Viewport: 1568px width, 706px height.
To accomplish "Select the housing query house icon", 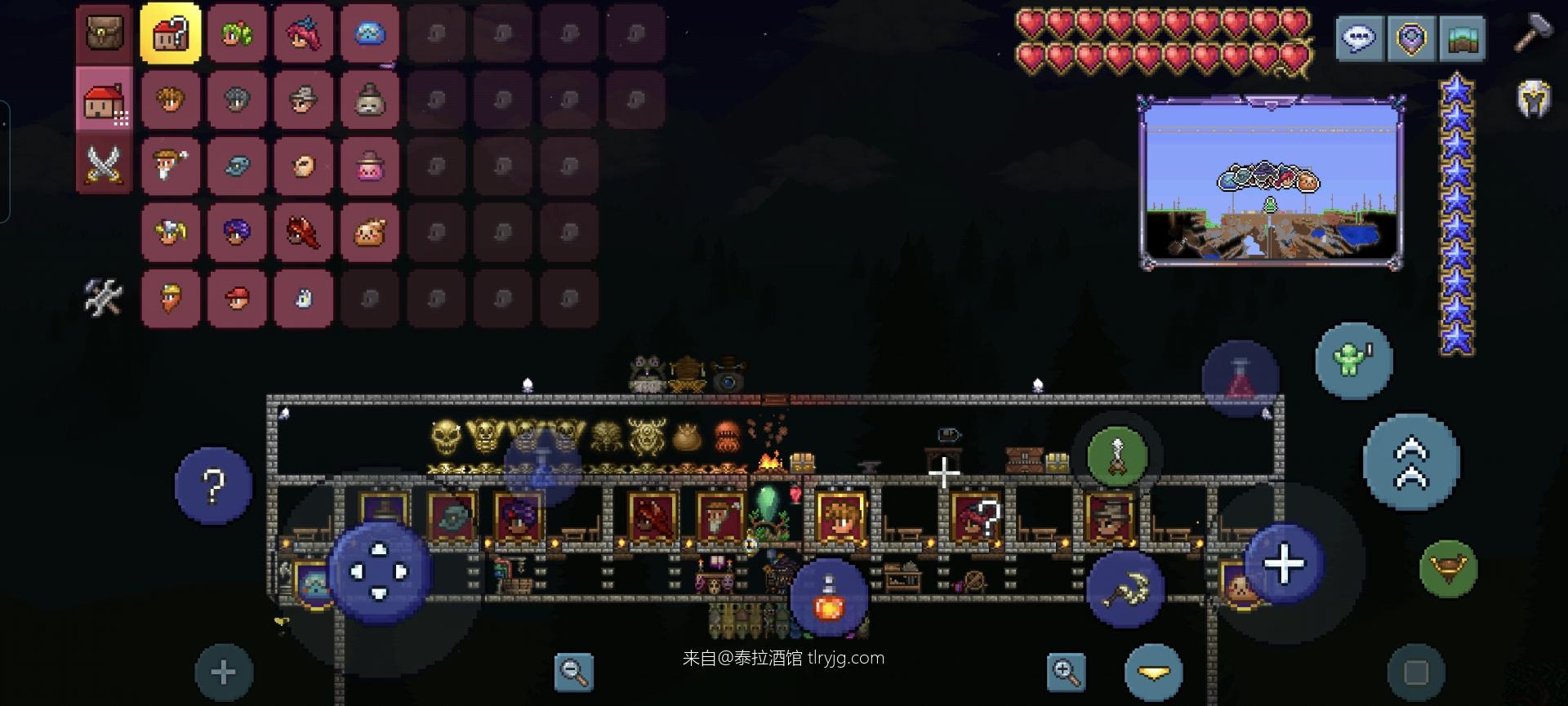I will tap(170, 34).
